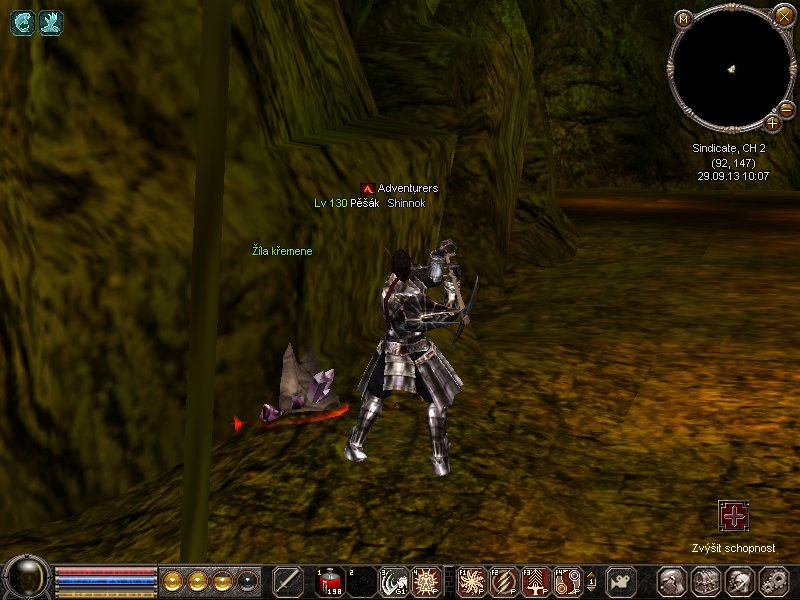The height and width of the screenshot is (600, 800).
Task: Click the red plus skill-up button
Action: [x=734, y=516]
